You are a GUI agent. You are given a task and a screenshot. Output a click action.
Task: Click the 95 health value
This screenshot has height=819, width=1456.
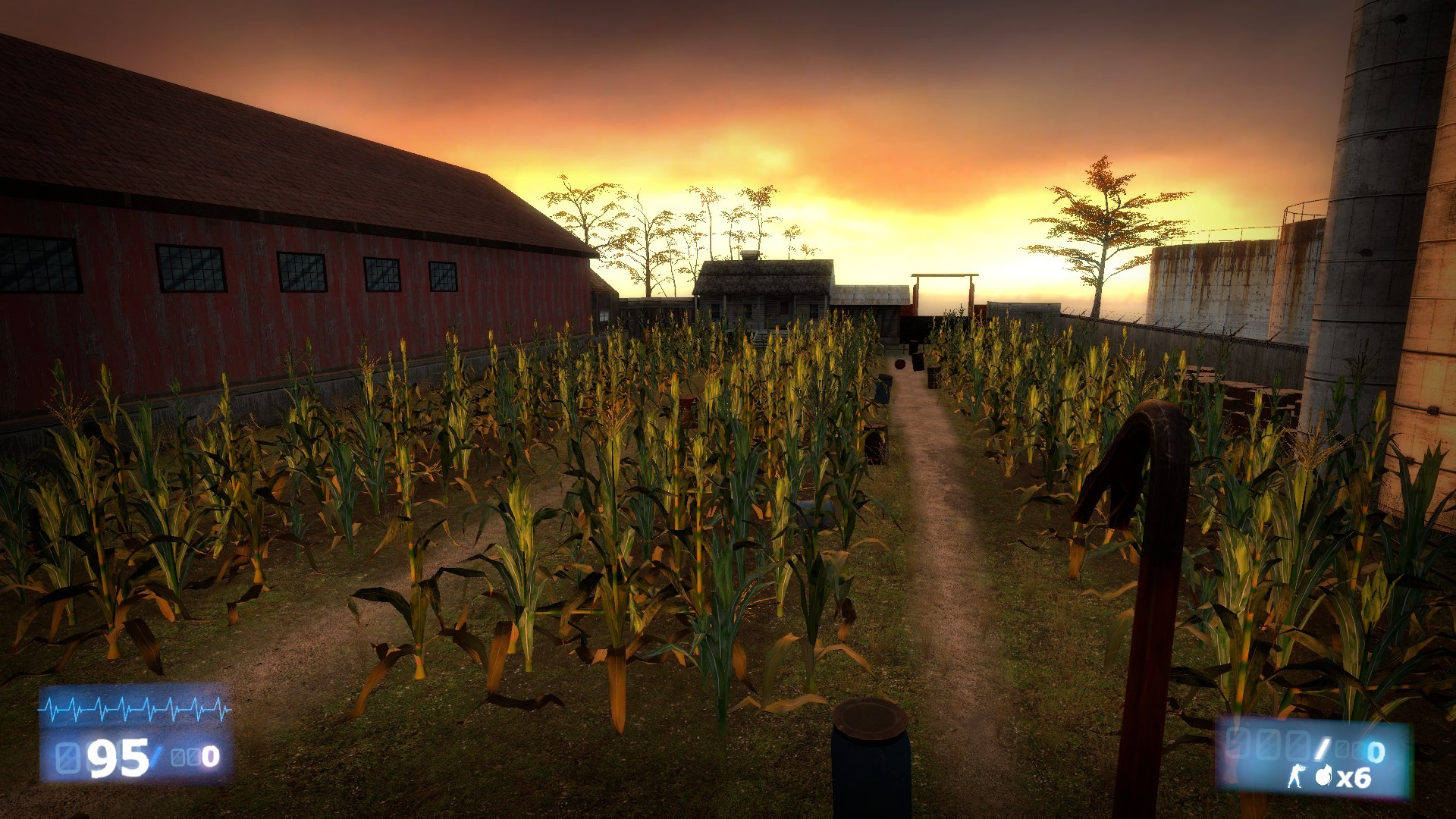(118, 759)
